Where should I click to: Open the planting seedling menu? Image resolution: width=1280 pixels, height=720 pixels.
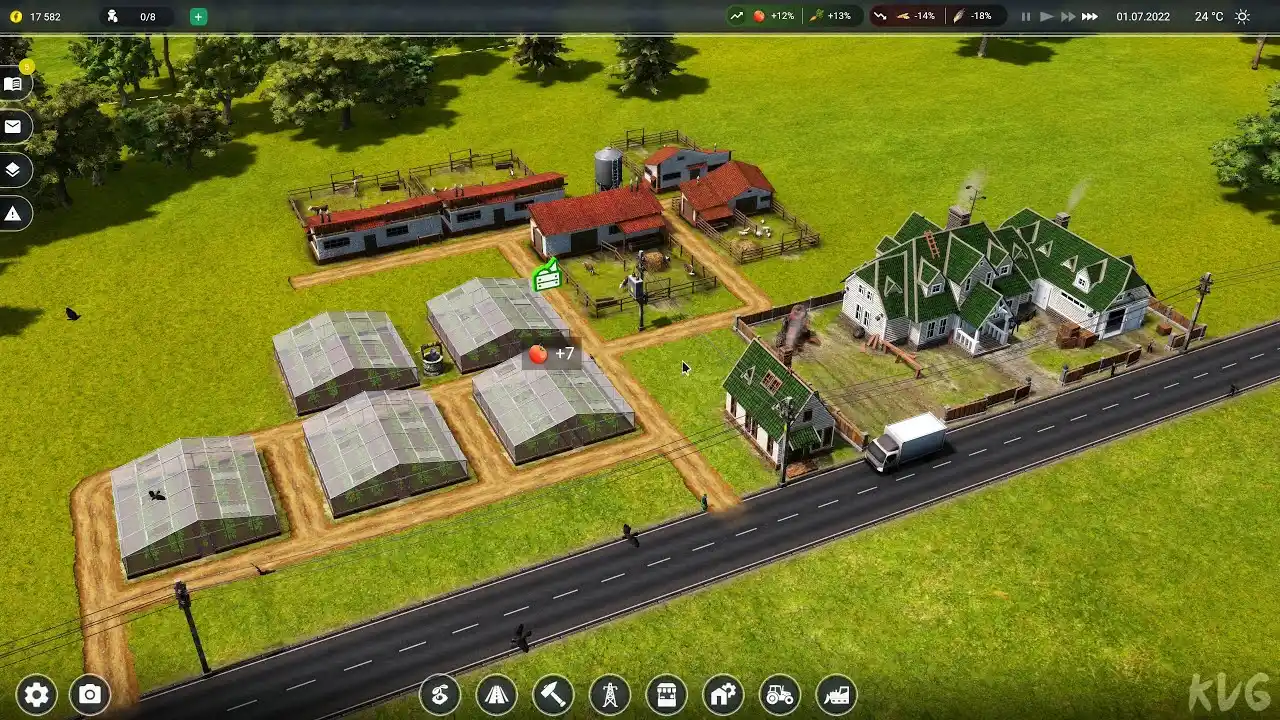pos(440,694)
